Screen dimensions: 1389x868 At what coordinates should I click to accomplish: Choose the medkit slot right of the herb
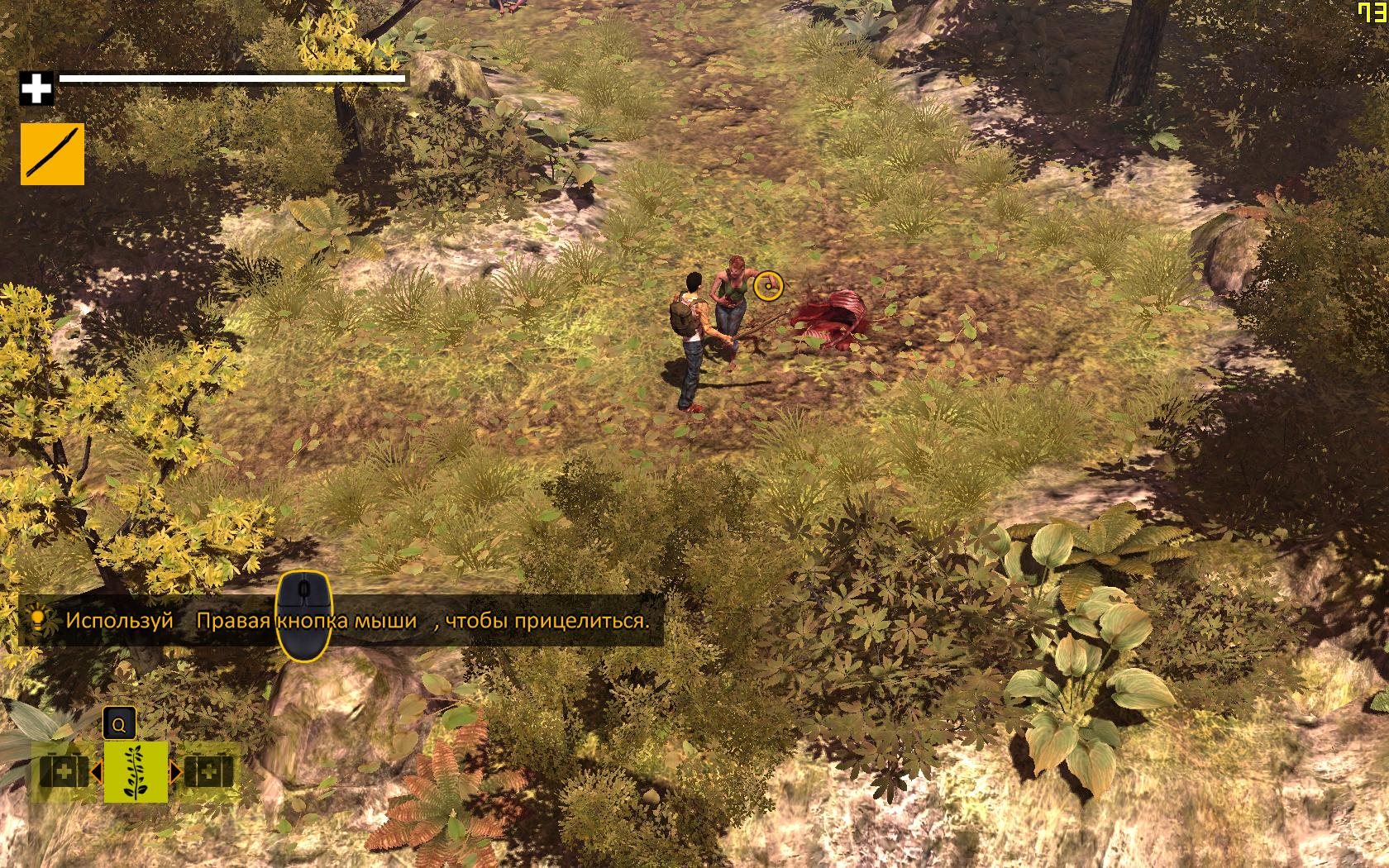[208, 773]
